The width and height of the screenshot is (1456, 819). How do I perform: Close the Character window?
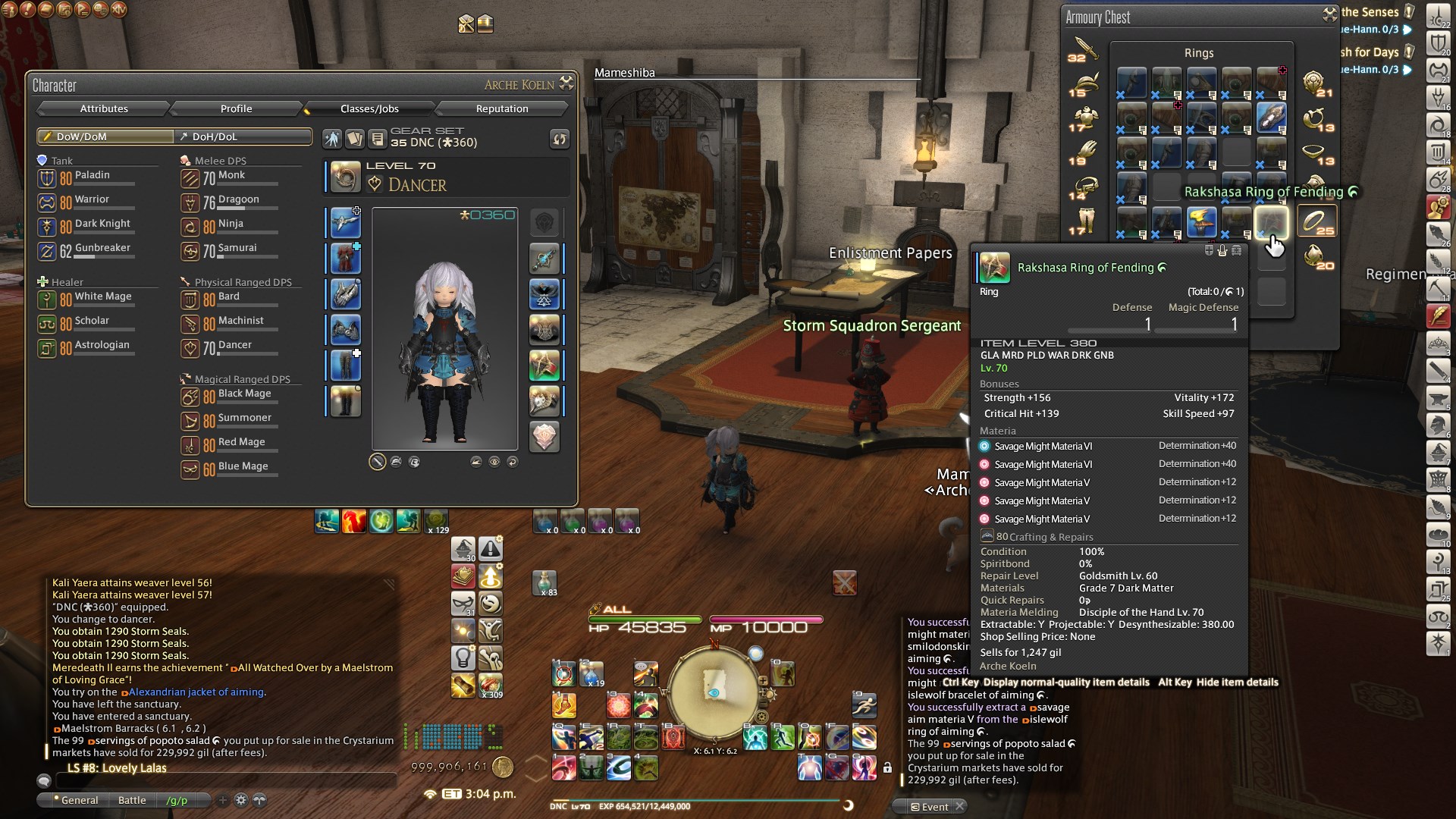566,83
